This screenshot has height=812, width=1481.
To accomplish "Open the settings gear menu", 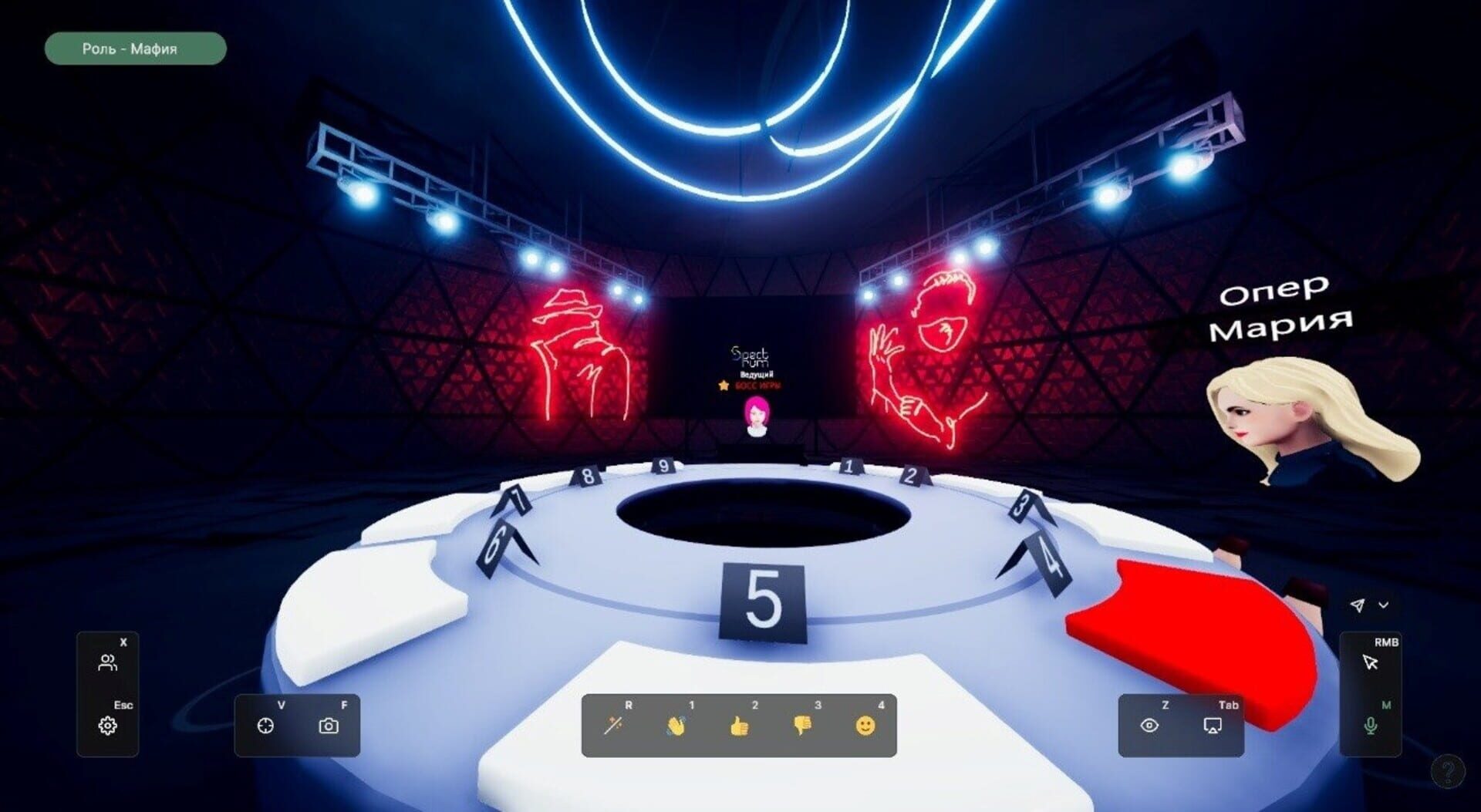I will [x=108, y=726].
